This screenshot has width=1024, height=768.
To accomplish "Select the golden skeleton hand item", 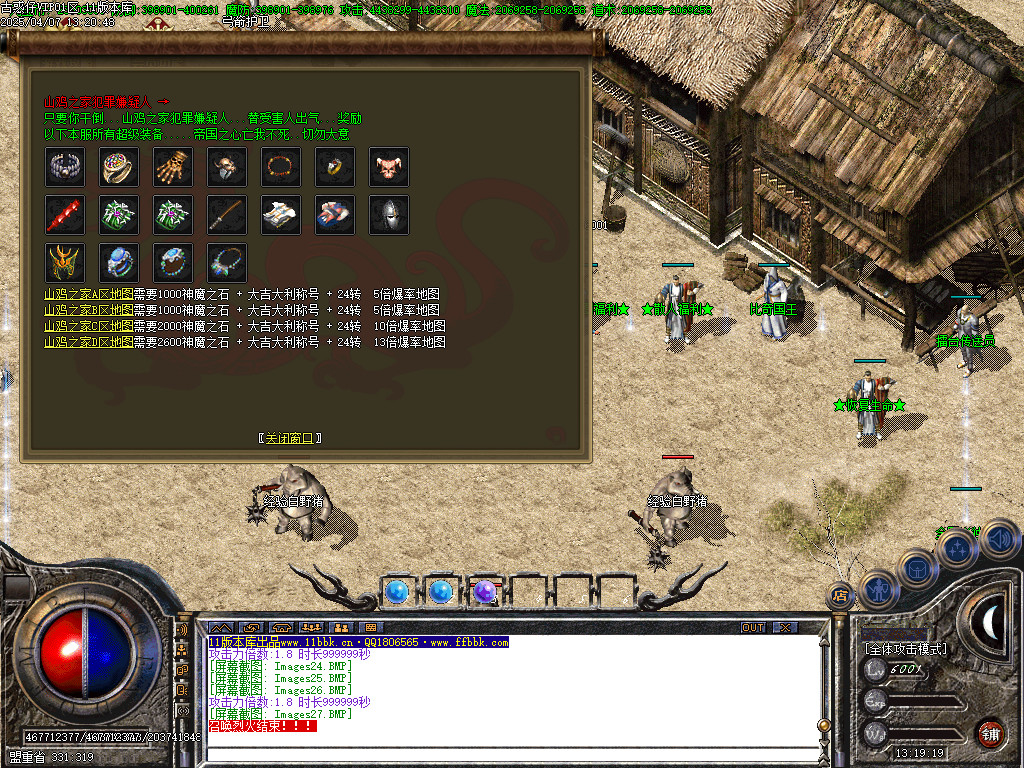I will (x=173, y=167).
